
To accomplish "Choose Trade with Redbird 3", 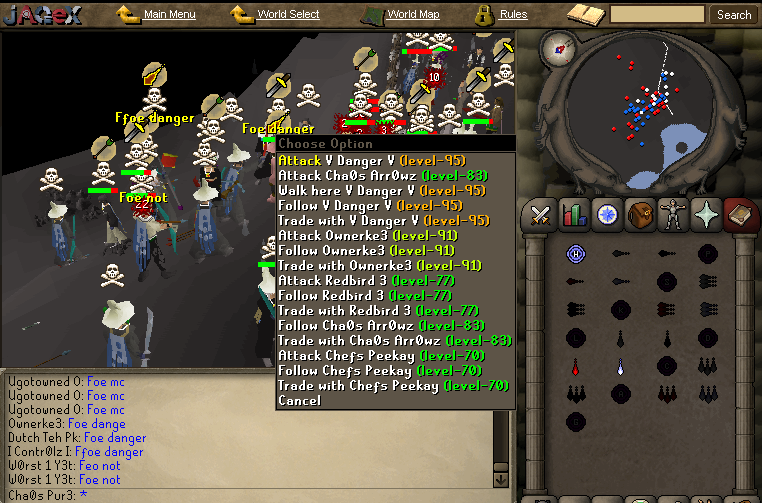I will point(379,310).
